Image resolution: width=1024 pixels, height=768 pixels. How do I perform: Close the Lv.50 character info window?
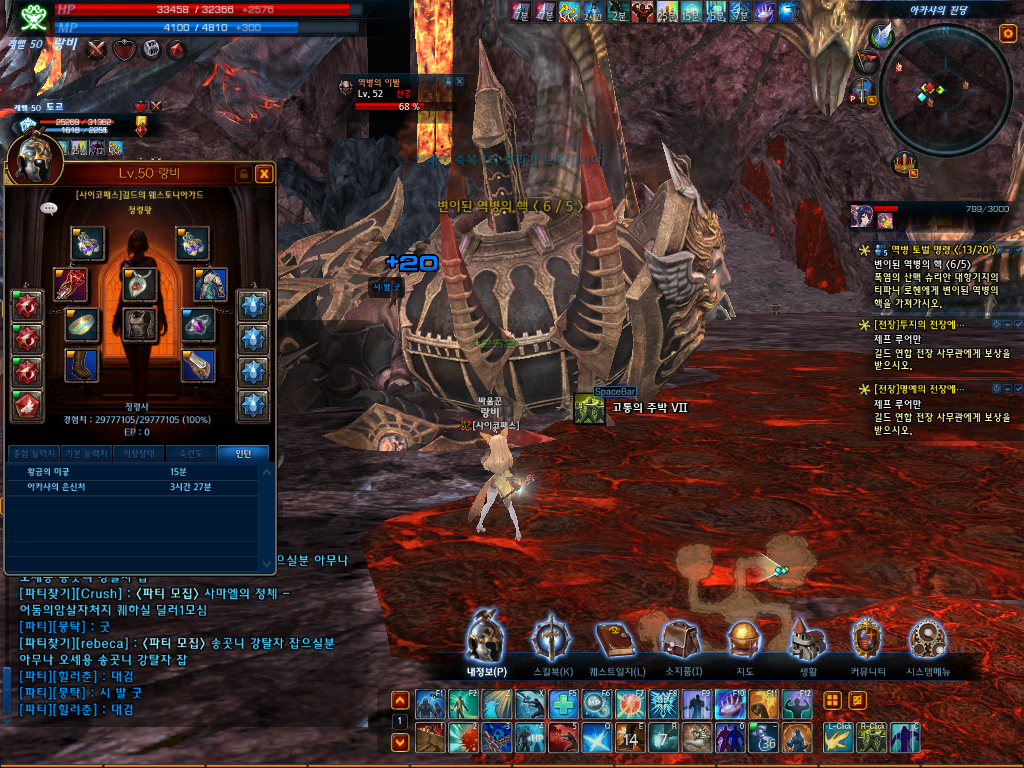264,174
